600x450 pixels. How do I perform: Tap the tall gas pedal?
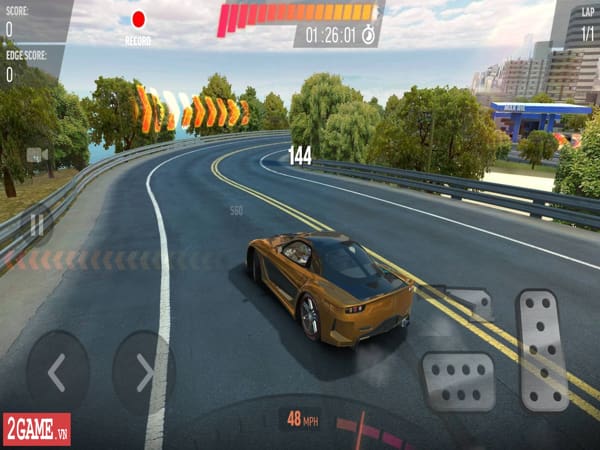(x=543, y=349)
